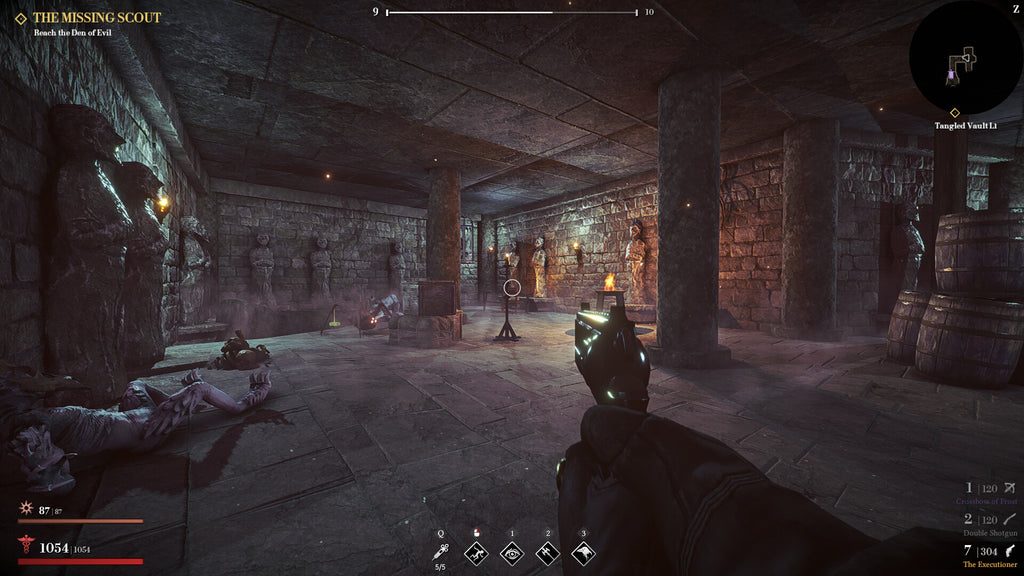The width and height of the screenshot is (1024, 576).
Task: Activate the eye ability icon
Action: (512, 552)
